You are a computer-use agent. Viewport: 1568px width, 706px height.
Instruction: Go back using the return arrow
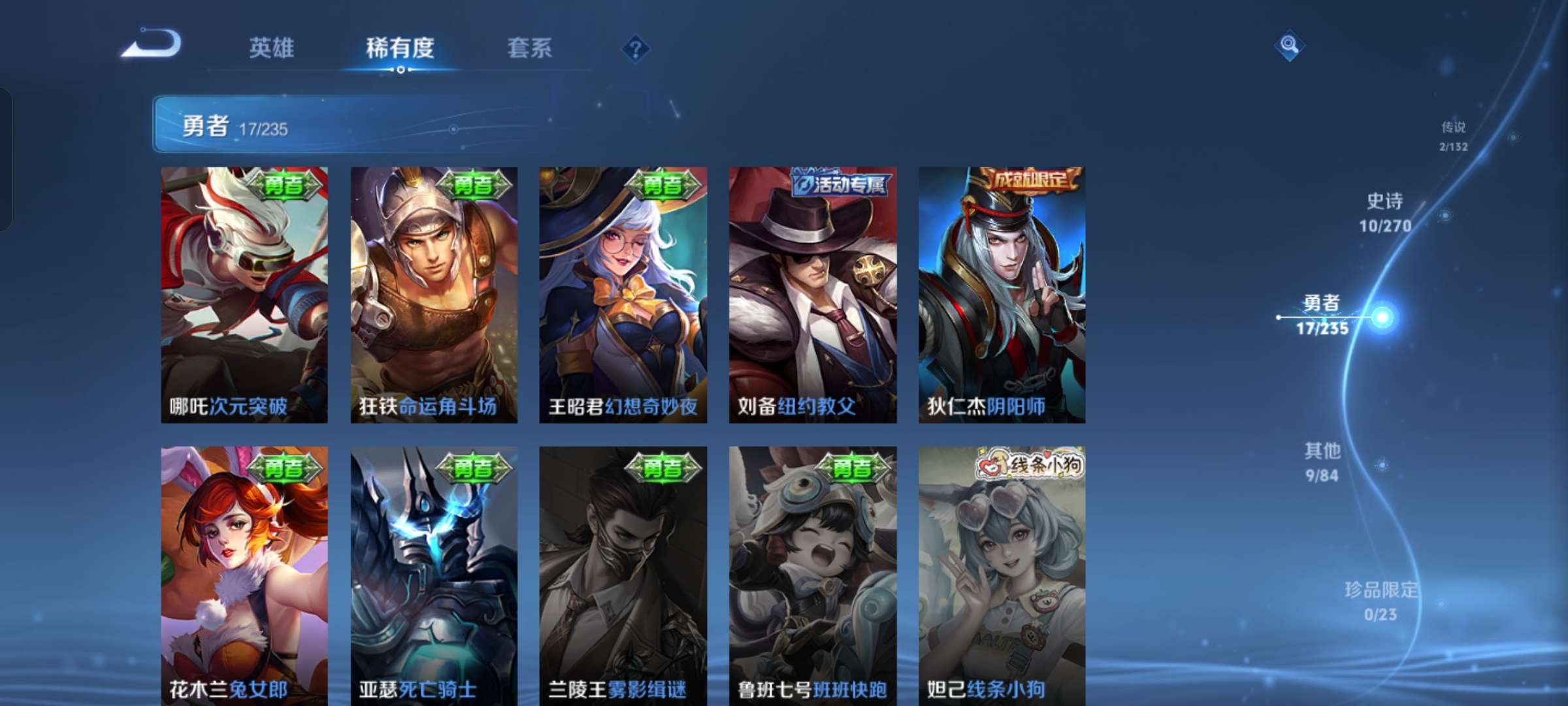[x=152, y=44]
